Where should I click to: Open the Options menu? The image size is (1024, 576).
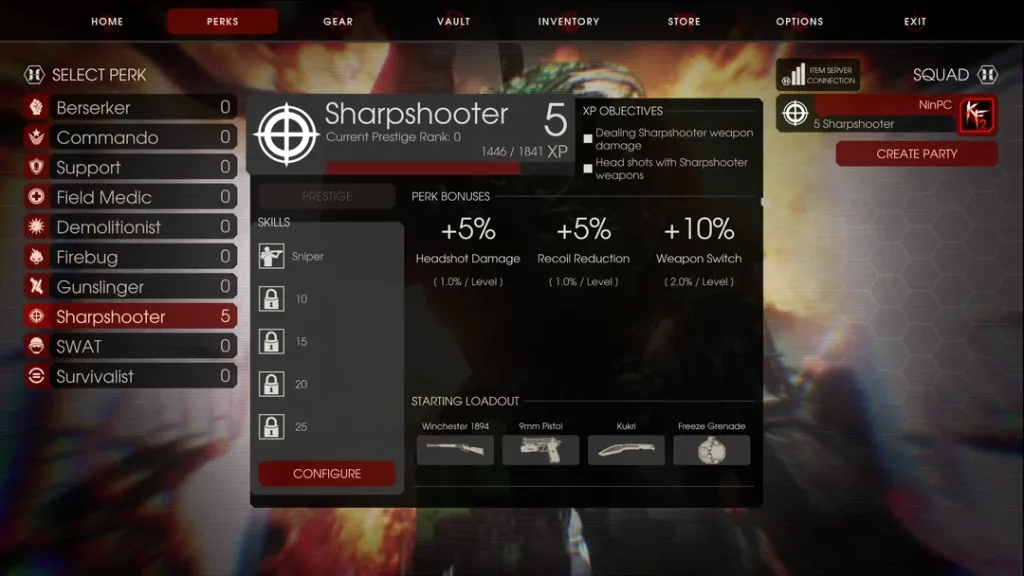(x=799, y=21)
